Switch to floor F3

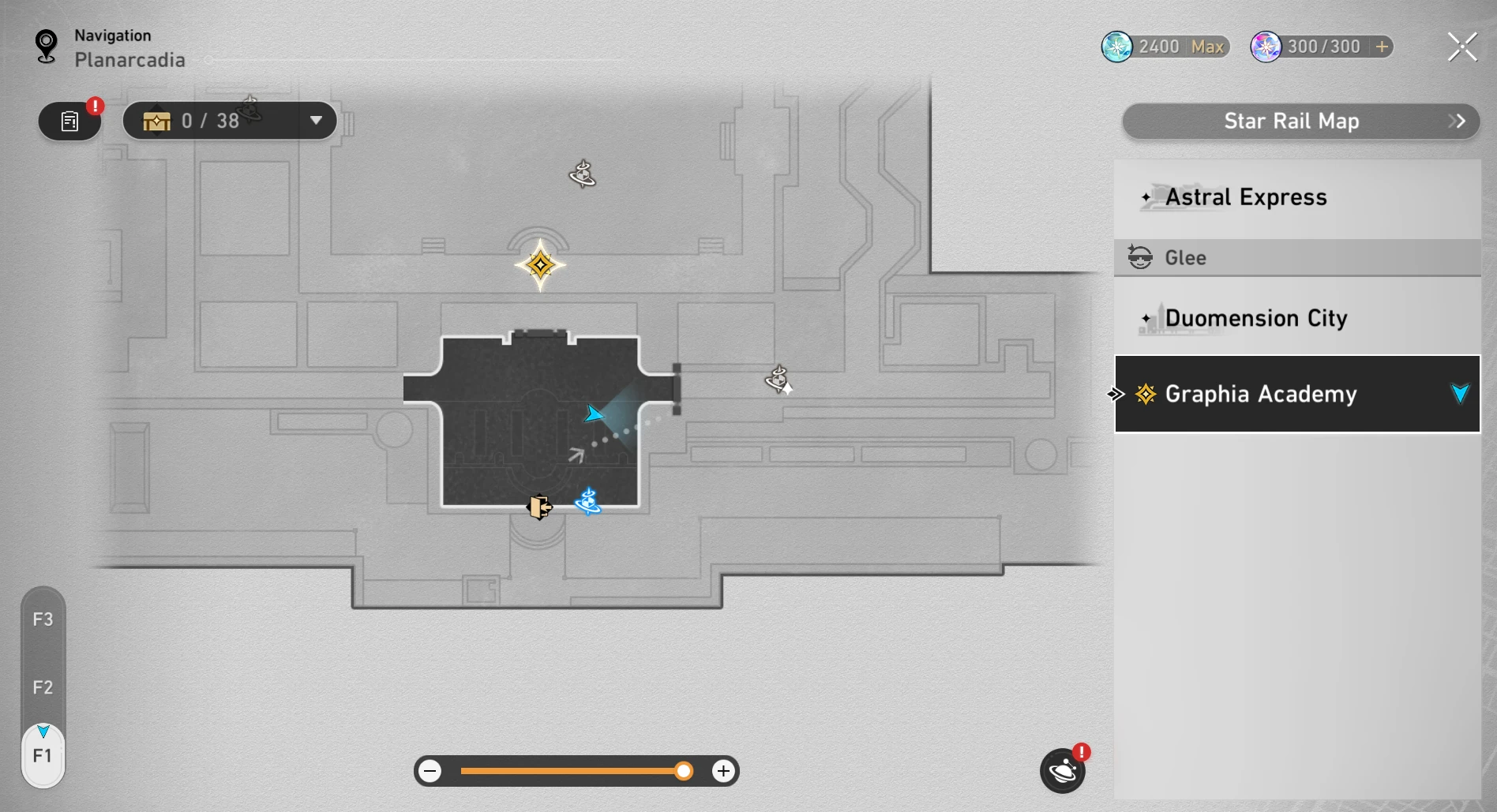(x=43, y=619)
